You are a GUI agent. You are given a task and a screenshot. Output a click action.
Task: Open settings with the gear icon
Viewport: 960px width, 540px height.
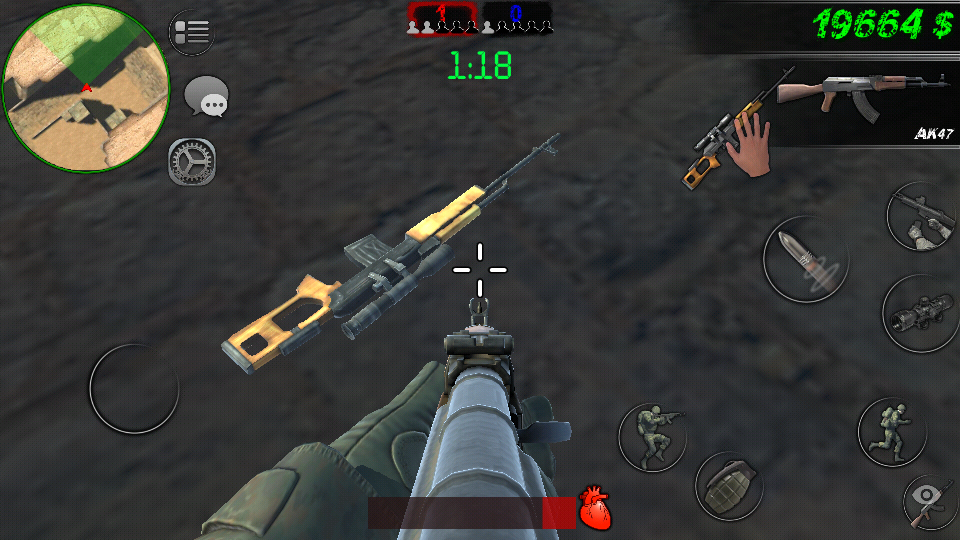(191, 161)
